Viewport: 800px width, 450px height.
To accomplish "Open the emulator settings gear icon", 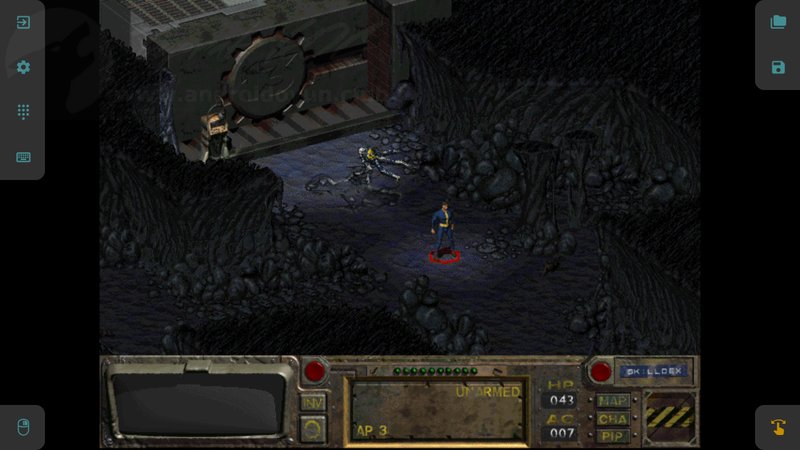I will (23, 67).
